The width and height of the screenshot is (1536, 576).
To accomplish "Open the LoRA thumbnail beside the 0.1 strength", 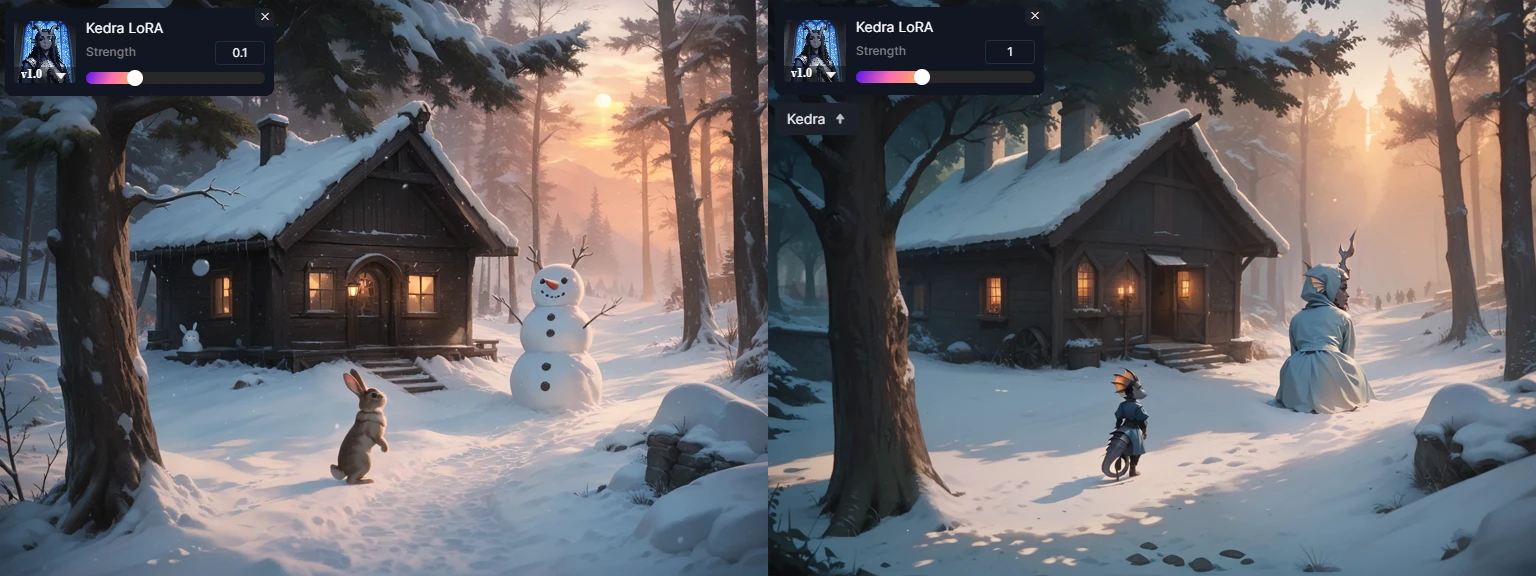I will pos(46,52).
